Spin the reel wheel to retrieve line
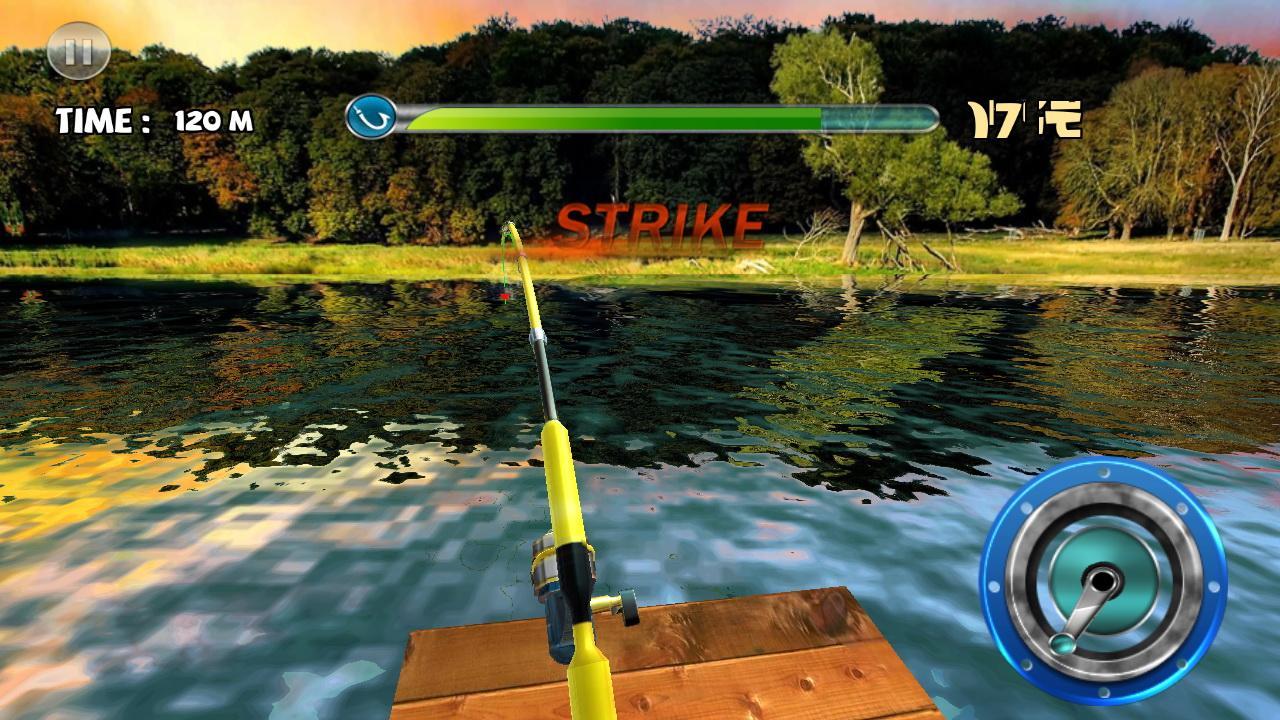1280x720 pixels. point(1105,580)
